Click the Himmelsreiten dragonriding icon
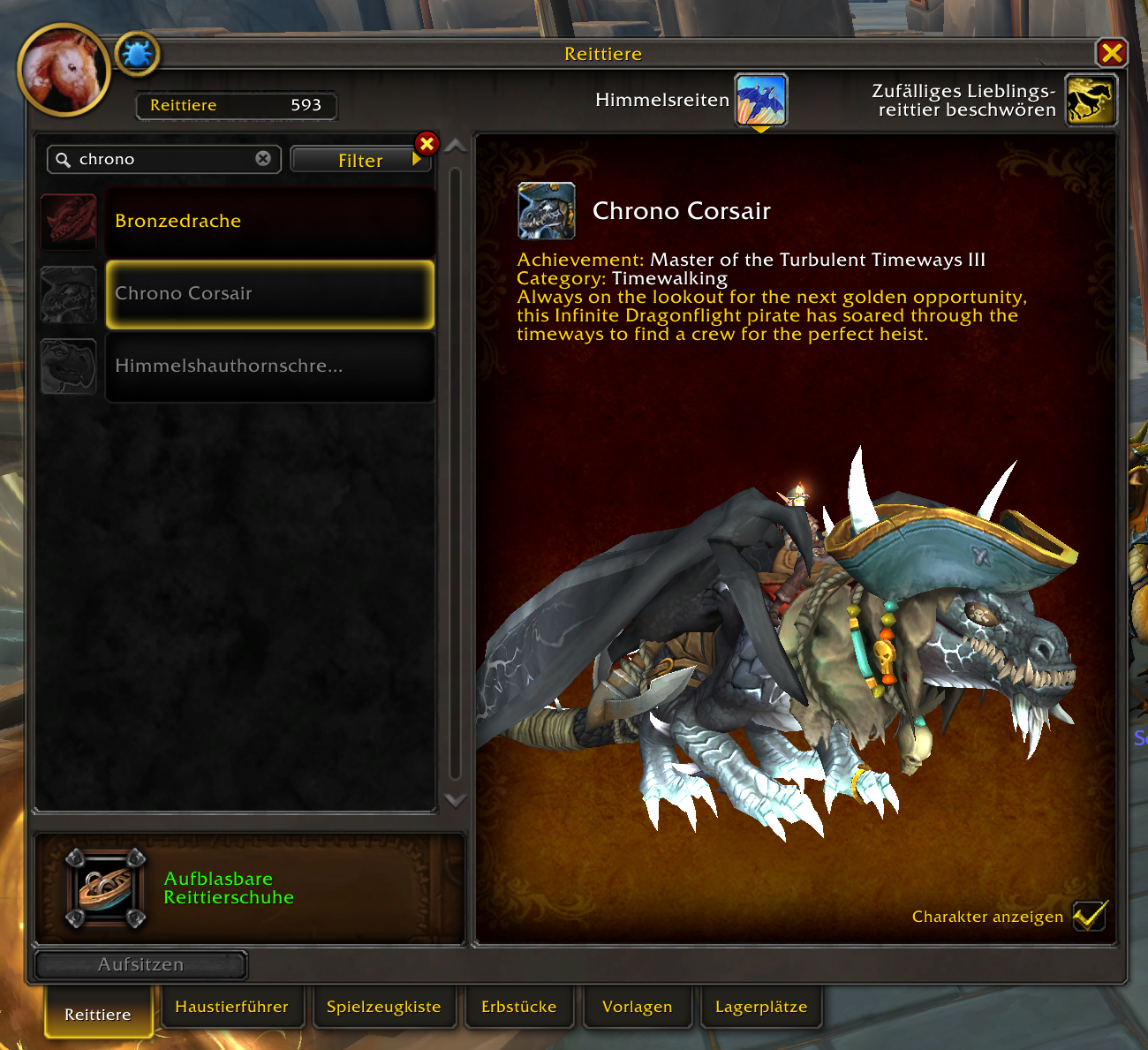The width and height of the screenshot is (1148, 1050). [760, 100]
